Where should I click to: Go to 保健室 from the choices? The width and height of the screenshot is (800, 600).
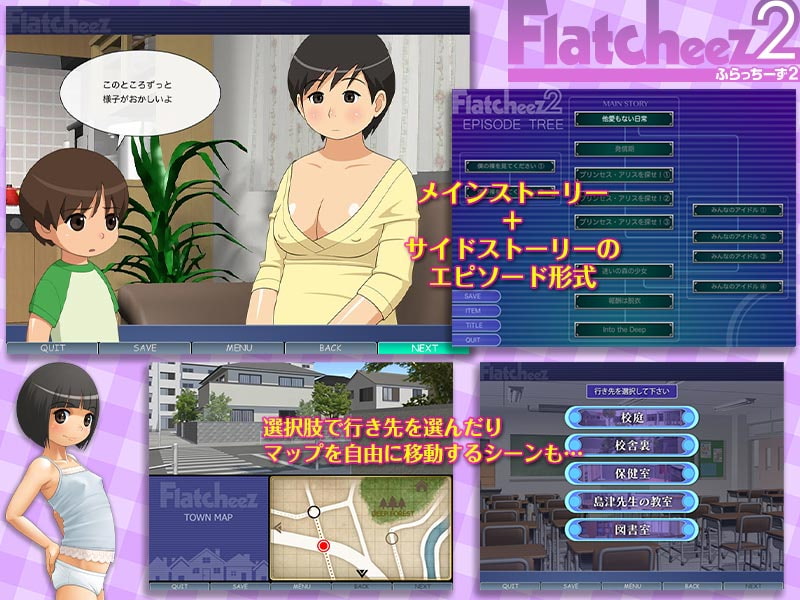(629, 472)
